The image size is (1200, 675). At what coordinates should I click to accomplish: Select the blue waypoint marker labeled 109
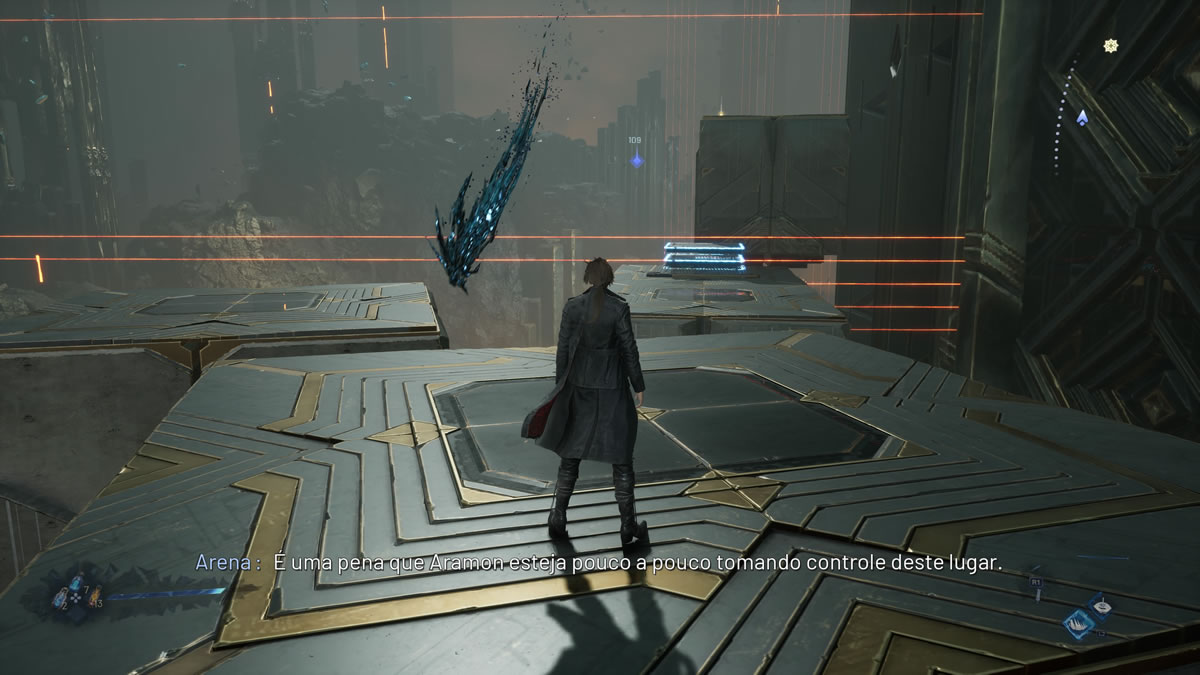tap(635, 159)
